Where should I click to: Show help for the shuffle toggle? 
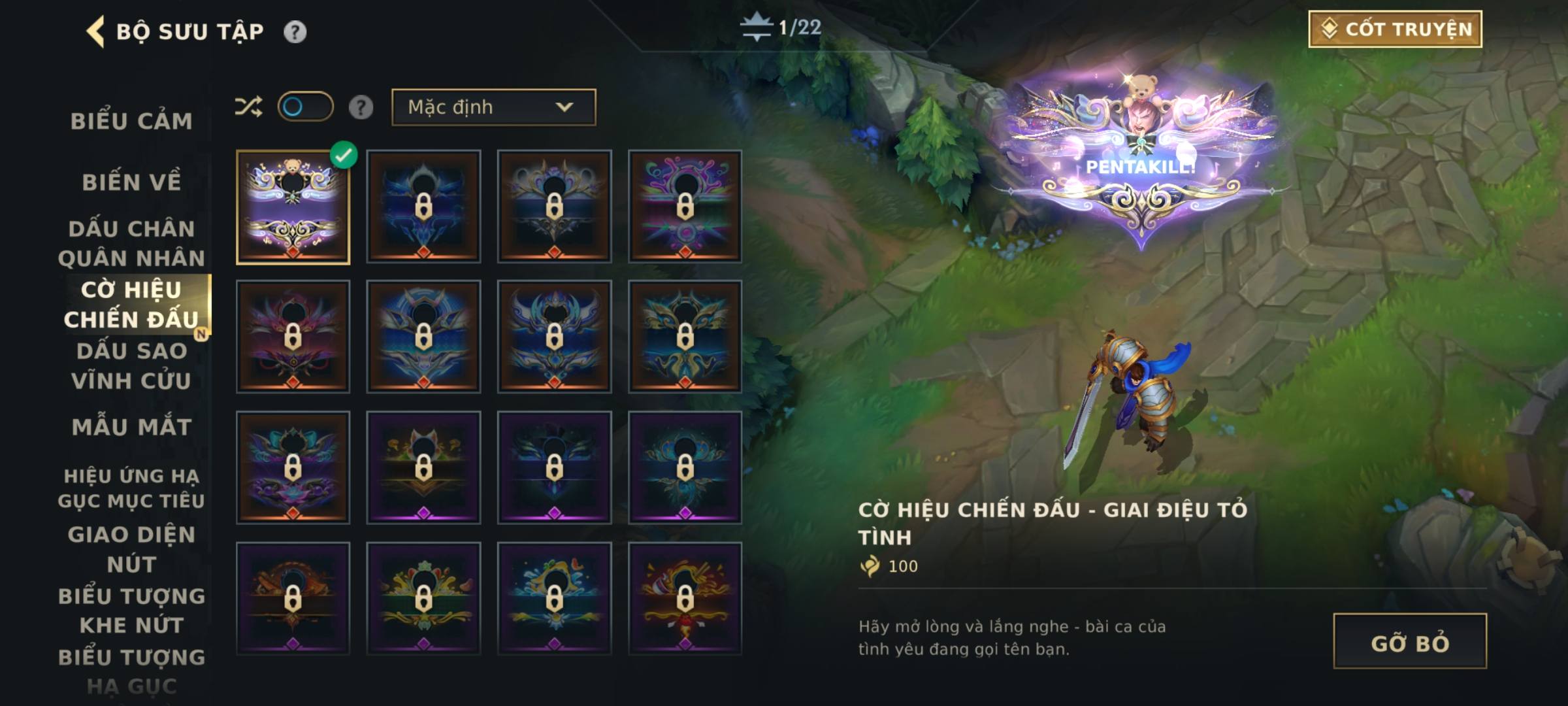pyautogui.click(x=361, y=107)
